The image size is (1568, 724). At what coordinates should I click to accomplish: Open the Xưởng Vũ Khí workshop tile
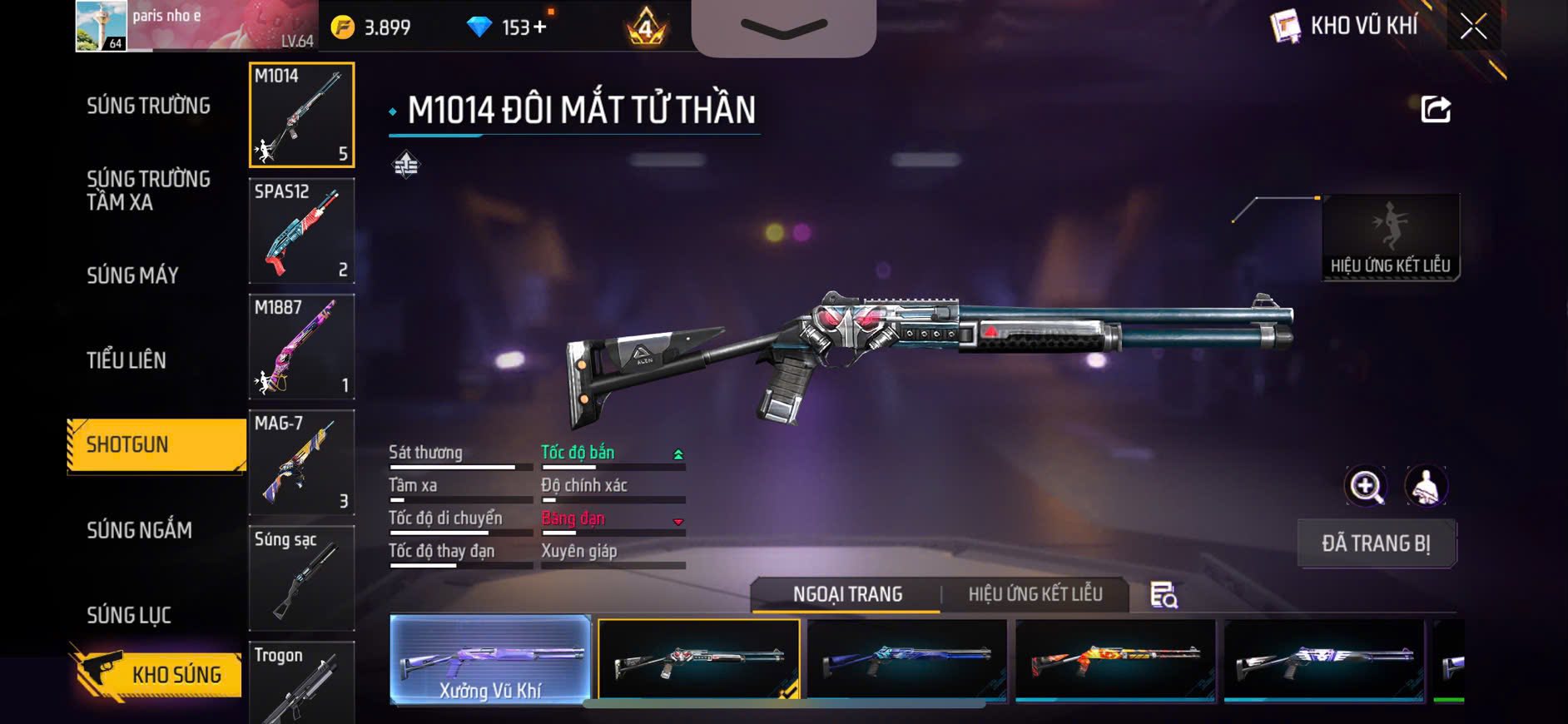tap(490, 660)
